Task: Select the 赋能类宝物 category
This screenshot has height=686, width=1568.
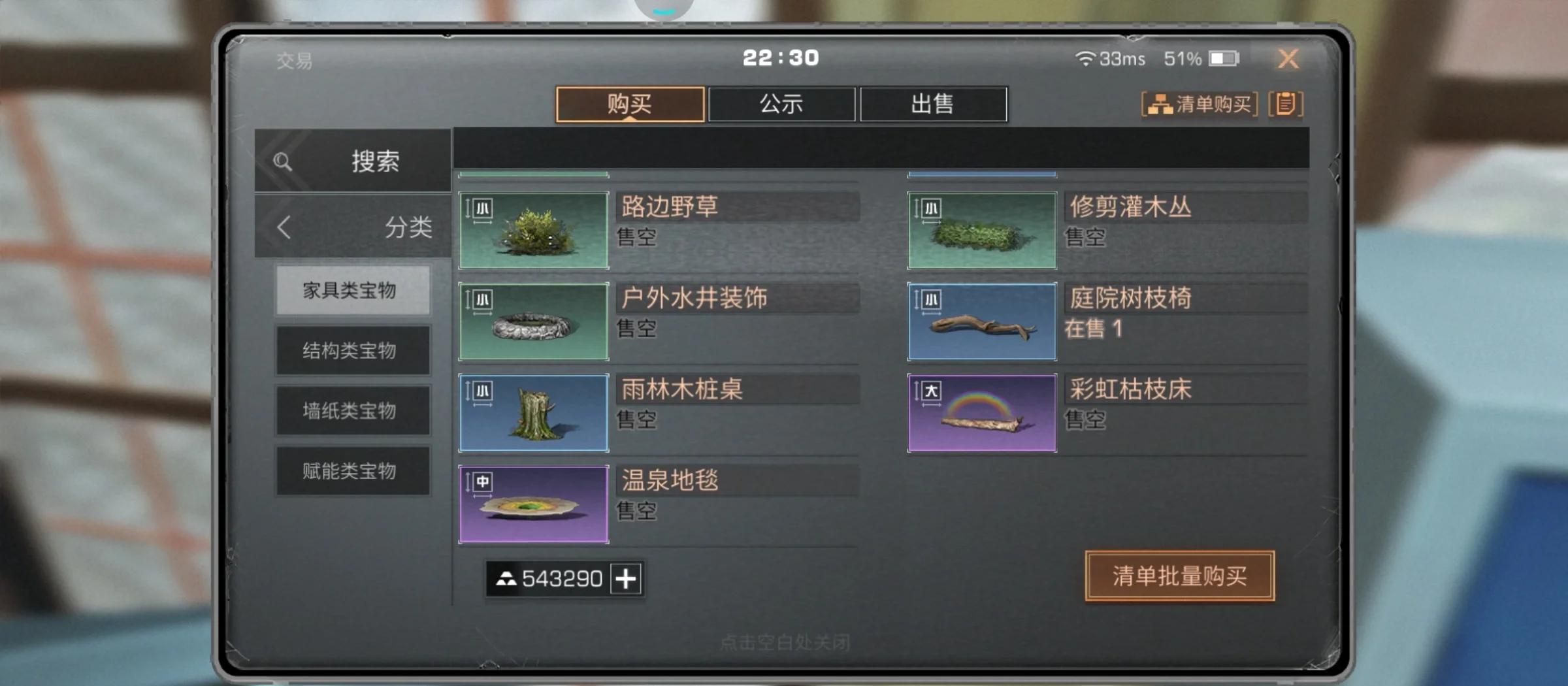Action: pos(353,470)
